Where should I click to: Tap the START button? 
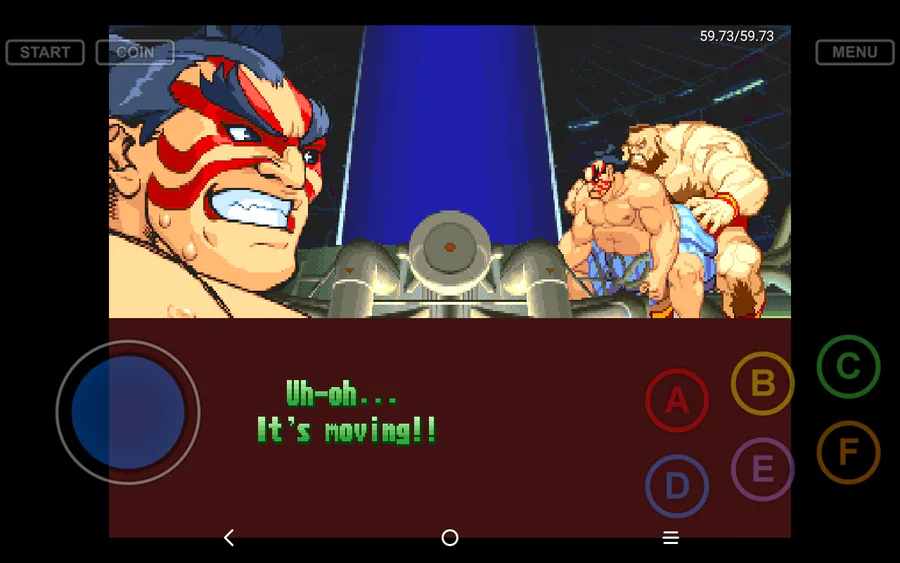[x=45, y=52]
